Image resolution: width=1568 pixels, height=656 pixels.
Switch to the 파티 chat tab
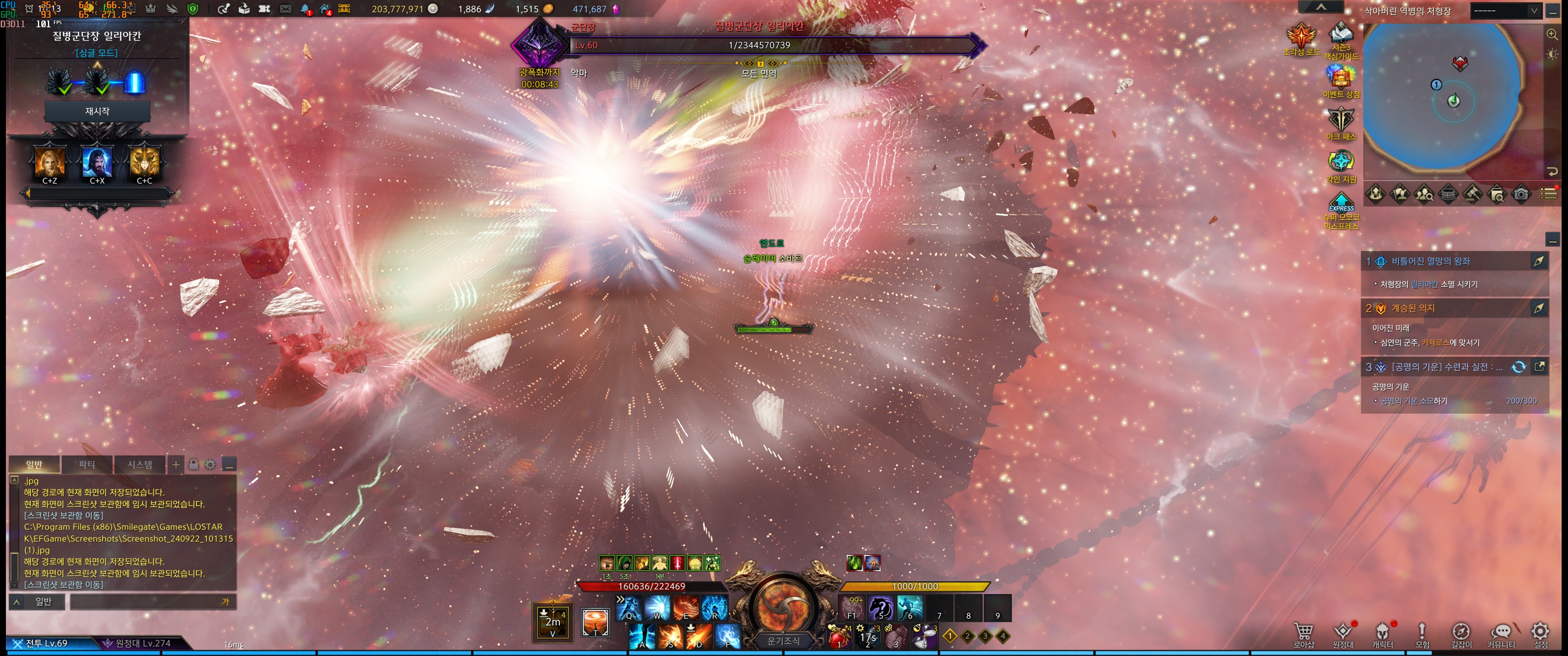click(x=87, y=465)
